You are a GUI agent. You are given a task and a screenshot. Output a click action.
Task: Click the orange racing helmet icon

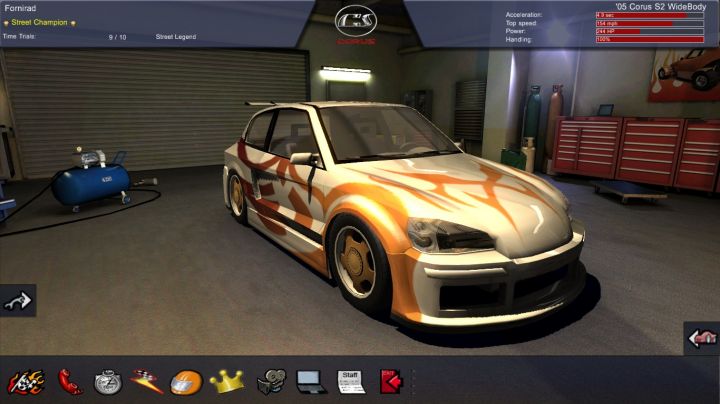(186, 381)
